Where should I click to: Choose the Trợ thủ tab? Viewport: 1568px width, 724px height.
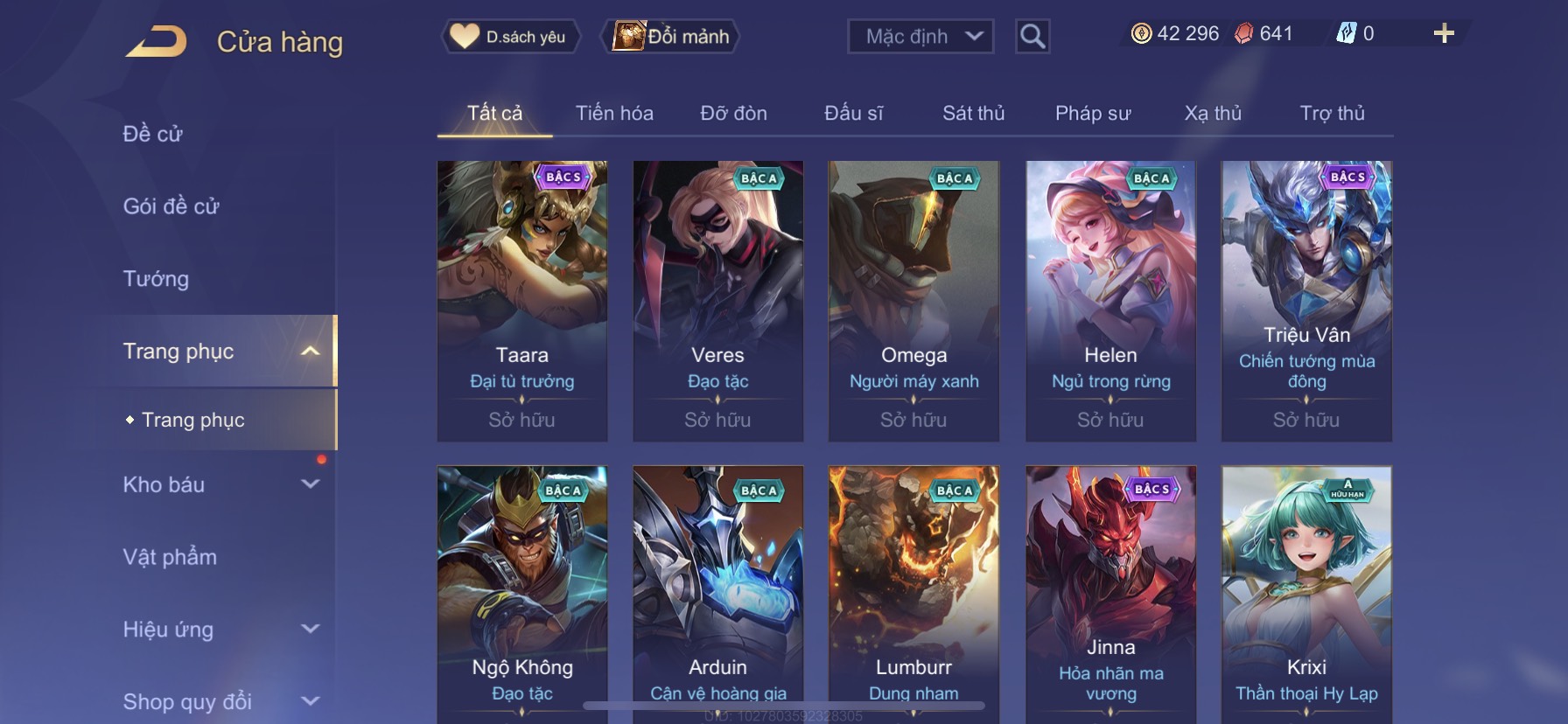1332,114
